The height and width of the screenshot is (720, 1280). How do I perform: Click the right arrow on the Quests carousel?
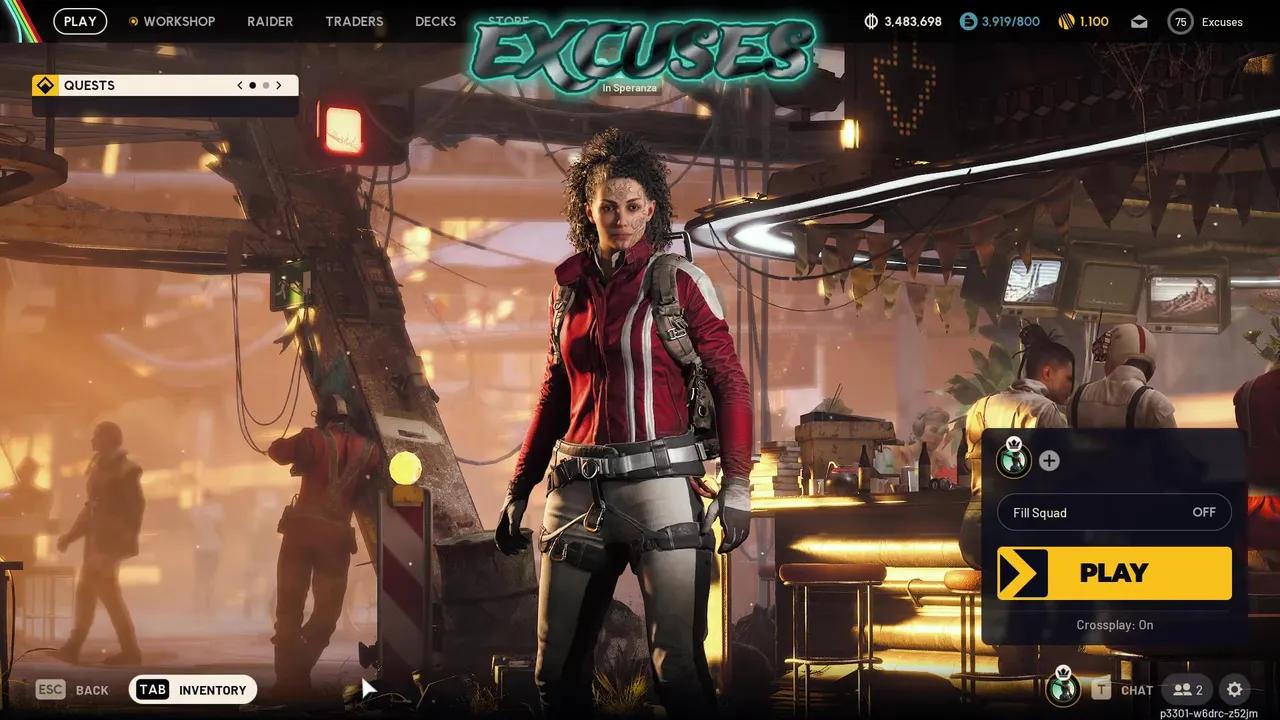point(279,85)
